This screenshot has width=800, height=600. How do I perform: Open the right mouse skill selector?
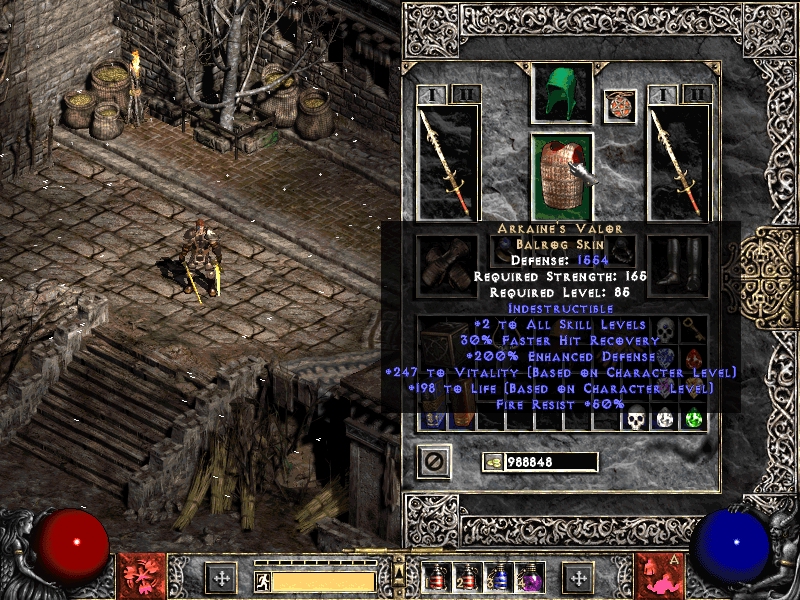click(x=659, y=576)
